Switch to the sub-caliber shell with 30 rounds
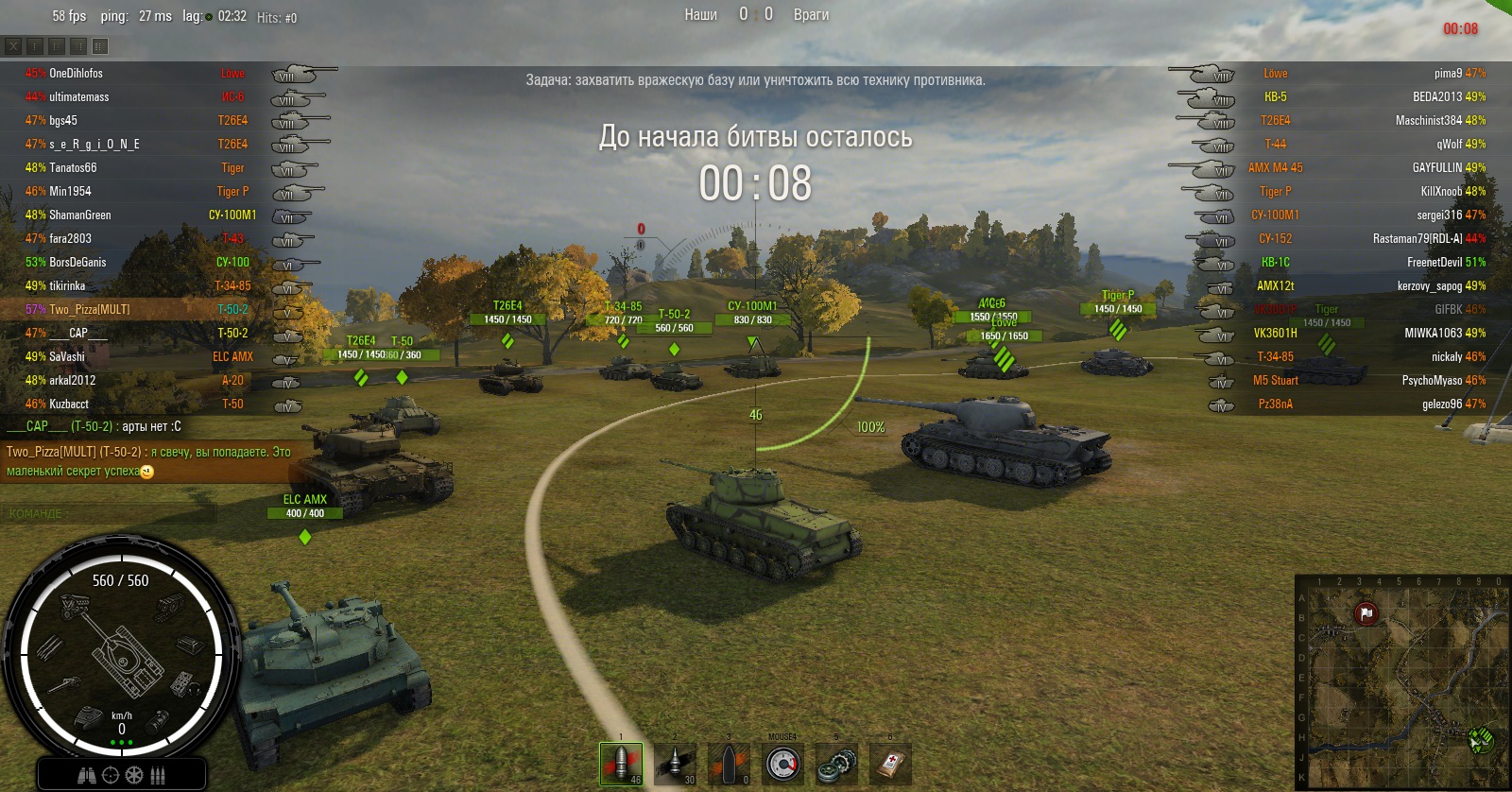Image resolution: width=1512 pixels, height=792 pixels. coord(675,764)
